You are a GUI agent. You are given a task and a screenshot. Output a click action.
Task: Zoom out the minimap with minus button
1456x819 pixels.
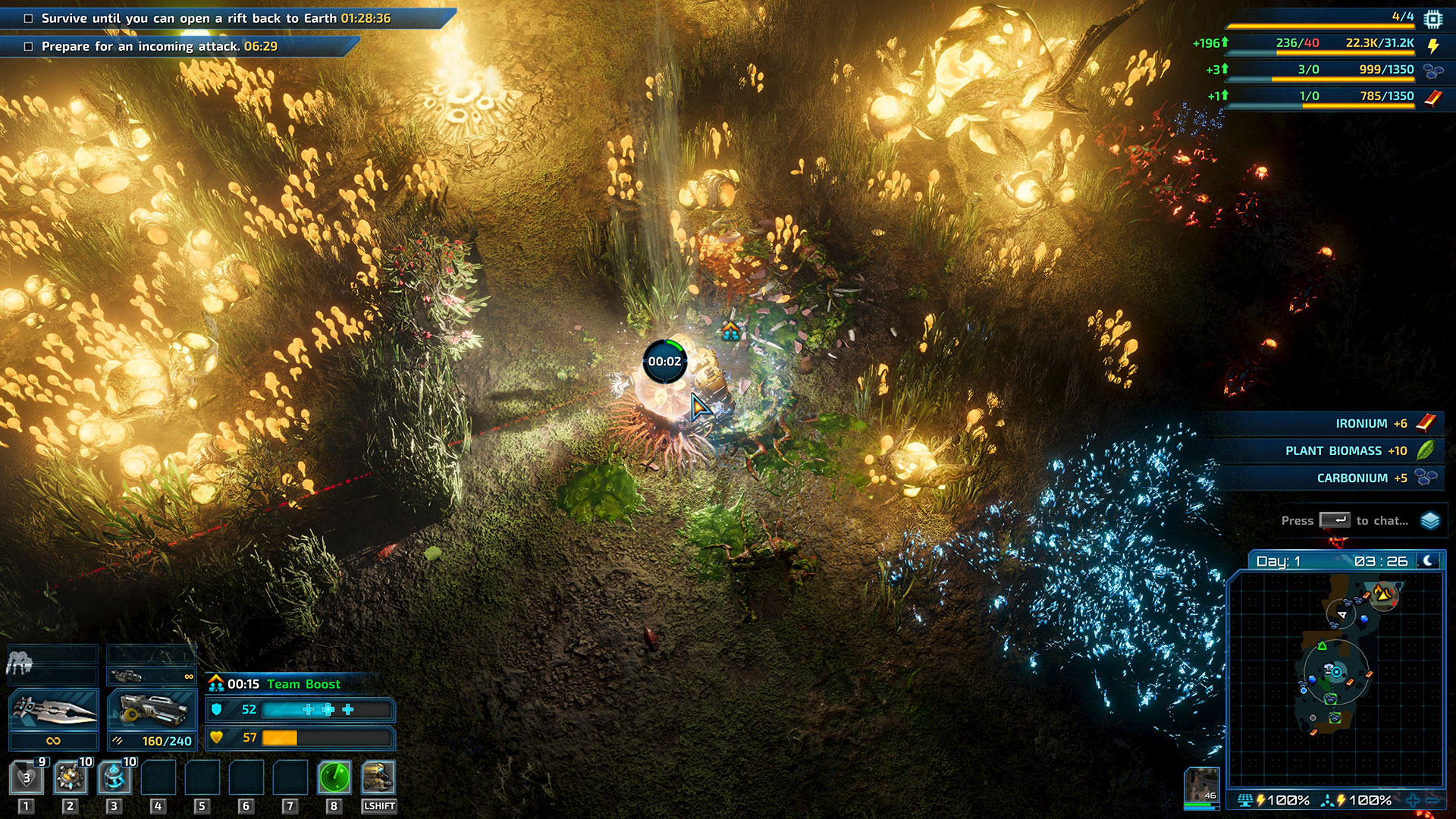coord(1432,800)
